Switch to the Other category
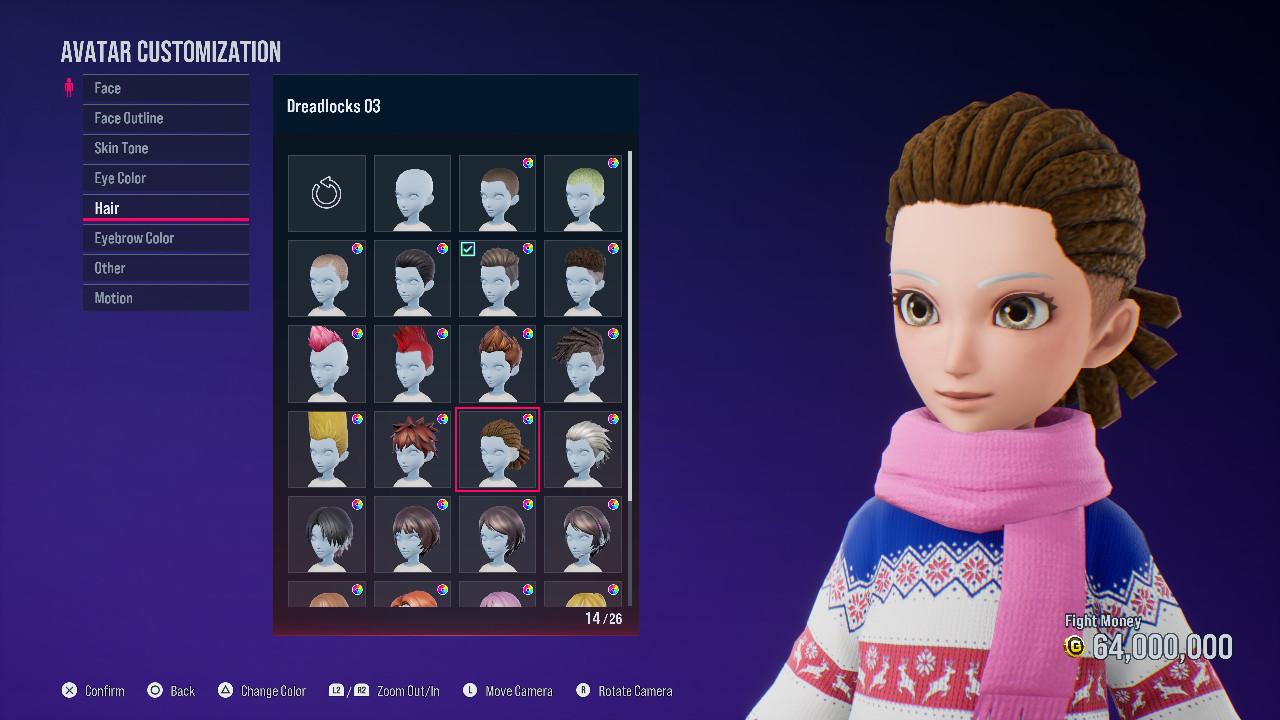Image resolution: width=1280 pixels, height=720 pixels. (165, 268)
